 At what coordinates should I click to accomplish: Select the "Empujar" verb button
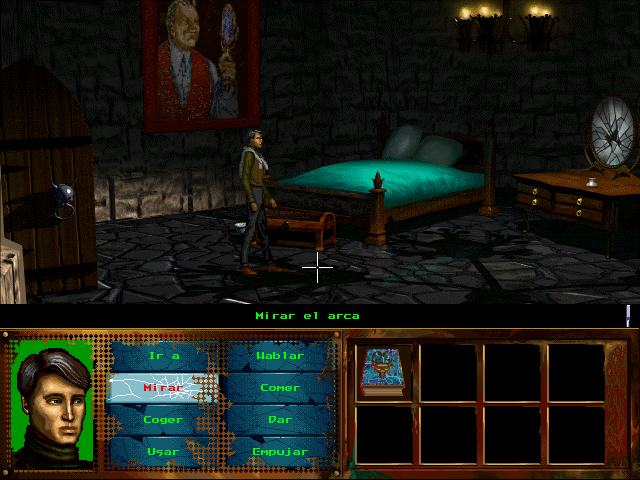pyautogui.click(x=279, y=451)
